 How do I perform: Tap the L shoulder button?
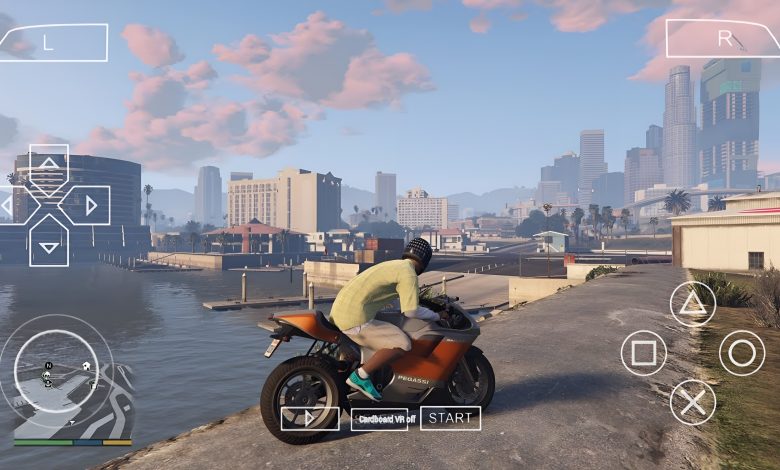(x=53, y=42)
